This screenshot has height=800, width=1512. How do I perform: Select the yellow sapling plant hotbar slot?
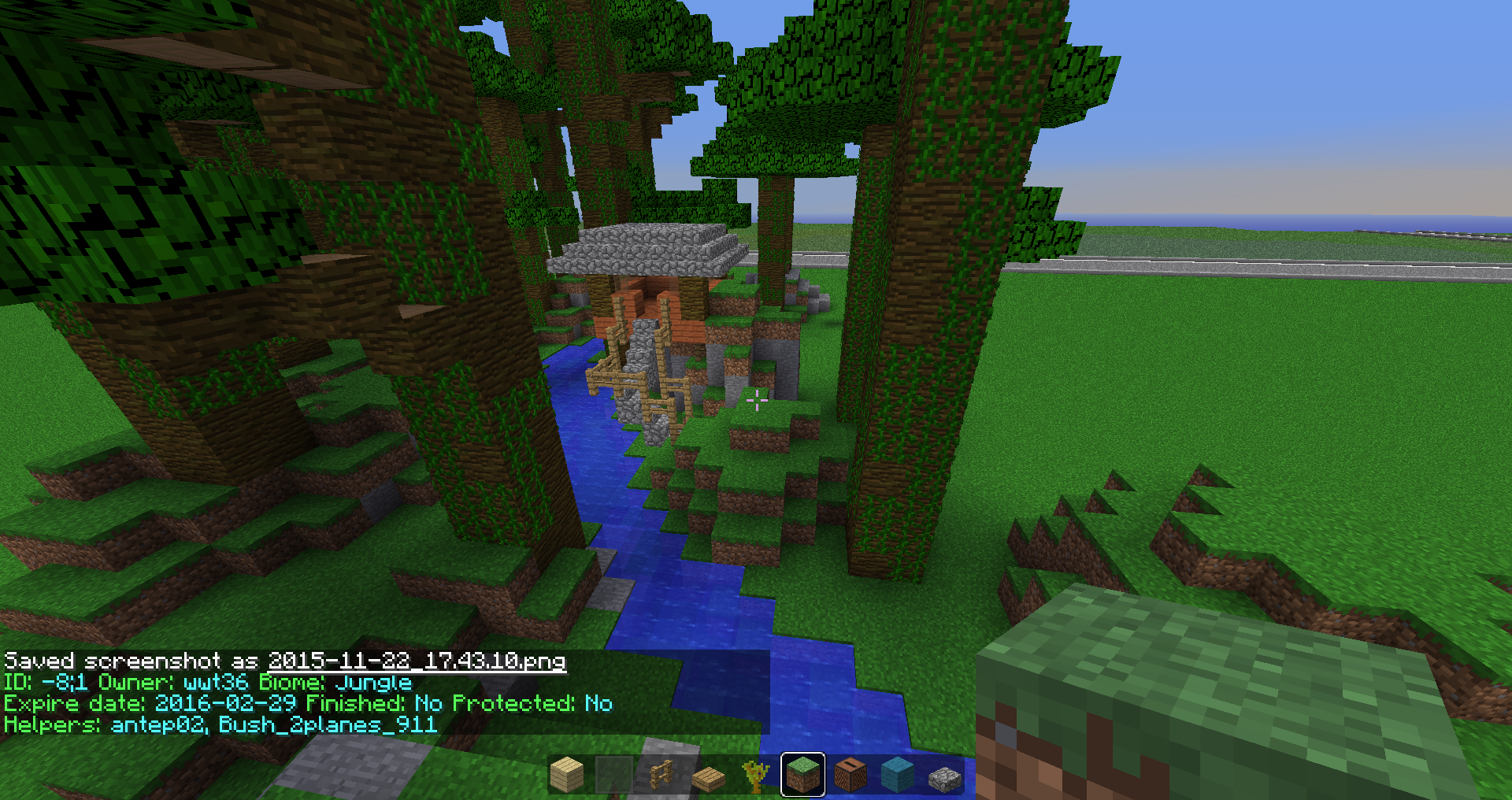[x=756, y=775]
